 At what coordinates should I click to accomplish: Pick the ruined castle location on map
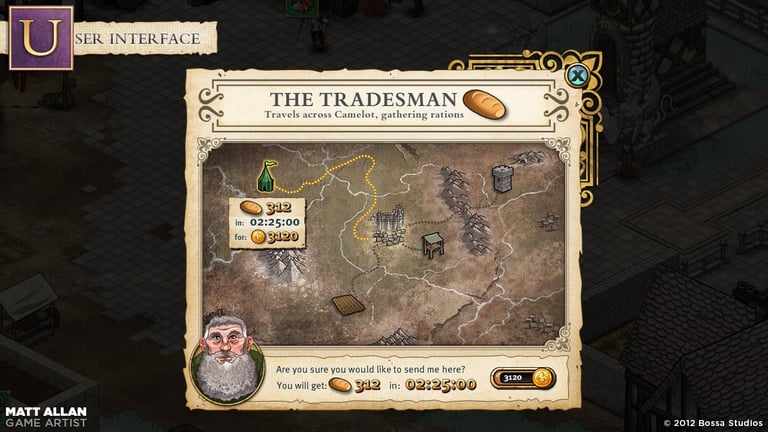[388, 224]
